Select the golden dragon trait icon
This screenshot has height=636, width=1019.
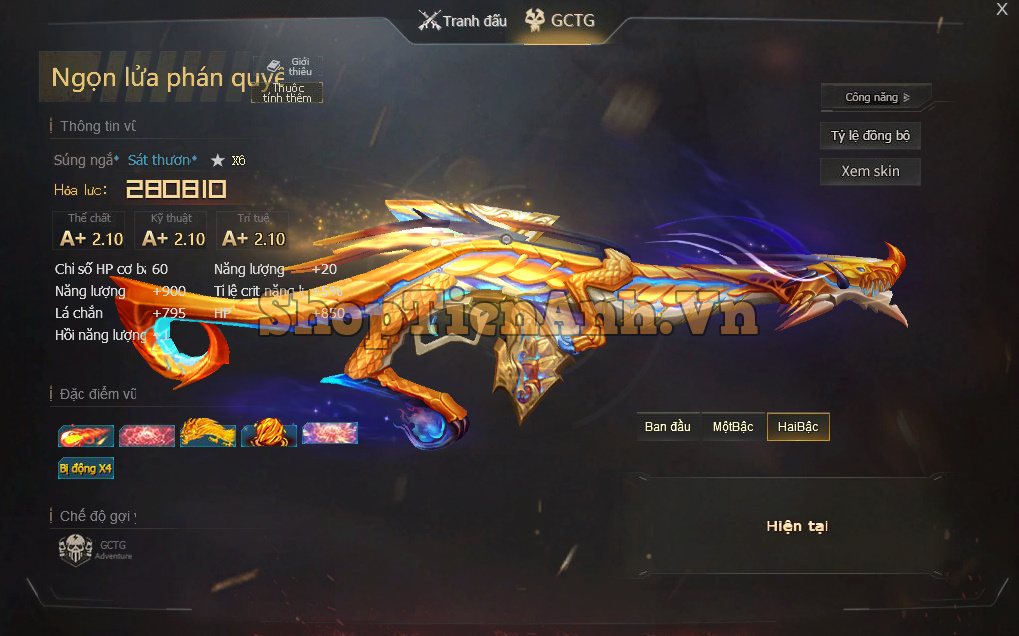(208, 434)
